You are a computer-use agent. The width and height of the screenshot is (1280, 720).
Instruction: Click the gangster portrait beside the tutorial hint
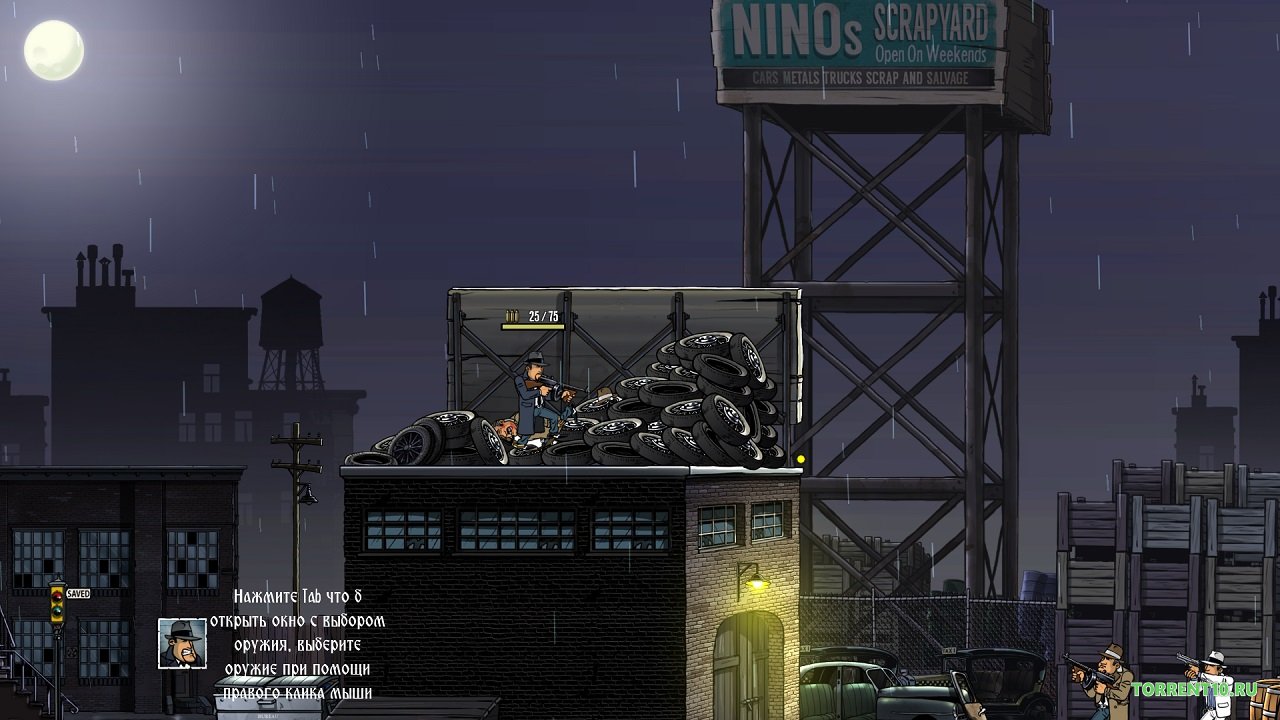pyautogui.click(x=182, y=643)
